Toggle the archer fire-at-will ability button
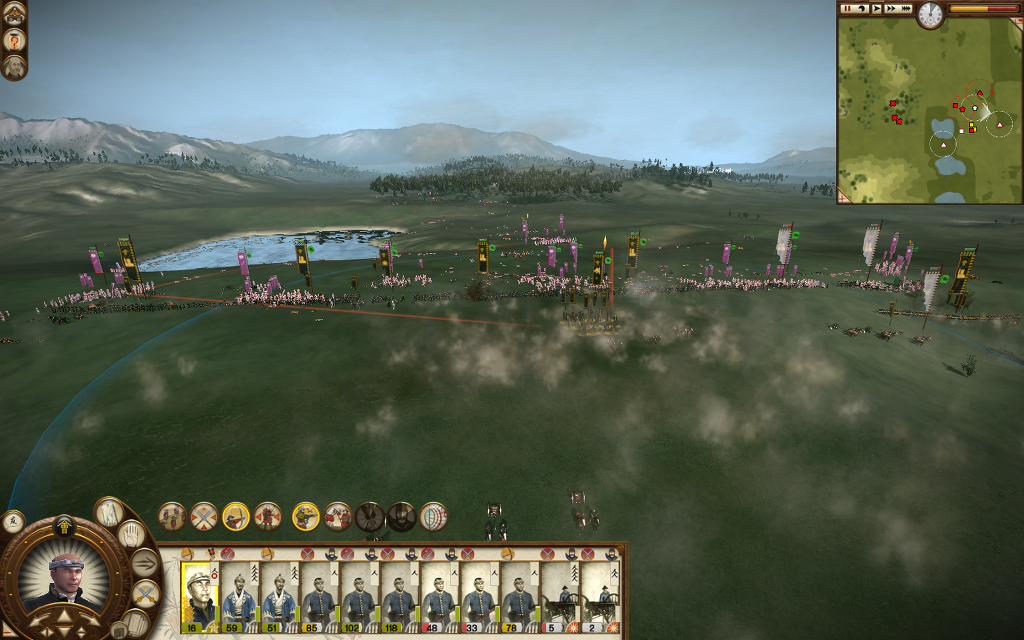1024x640 pixels. 236,516
